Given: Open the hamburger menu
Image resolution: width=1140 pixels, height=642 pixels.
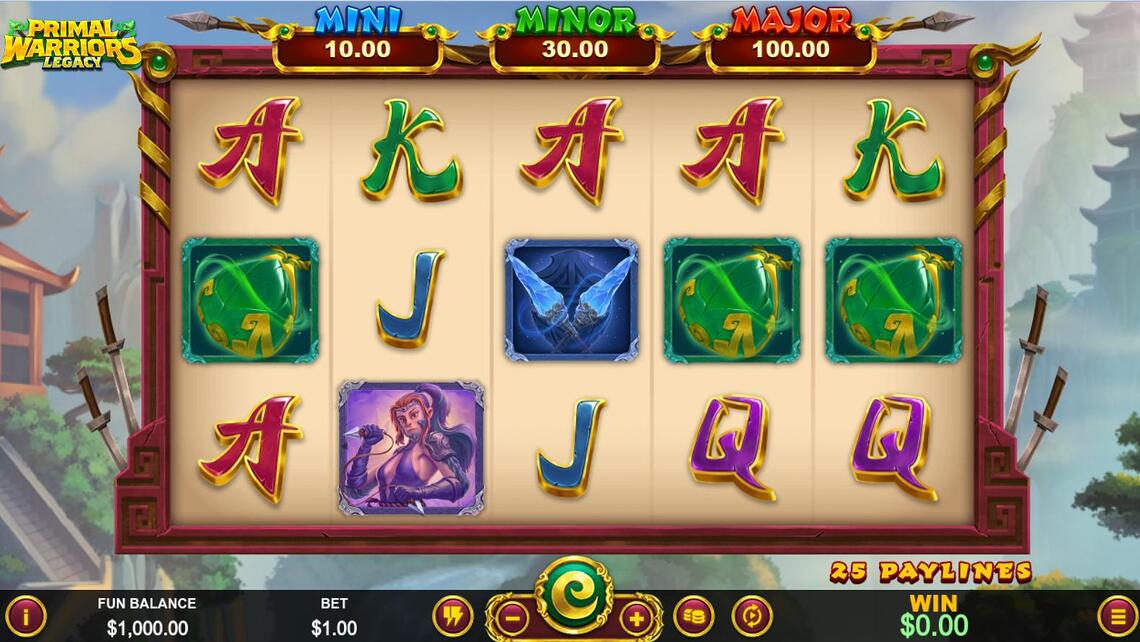Looking at the screenshot, I should tap(1117, 616).
